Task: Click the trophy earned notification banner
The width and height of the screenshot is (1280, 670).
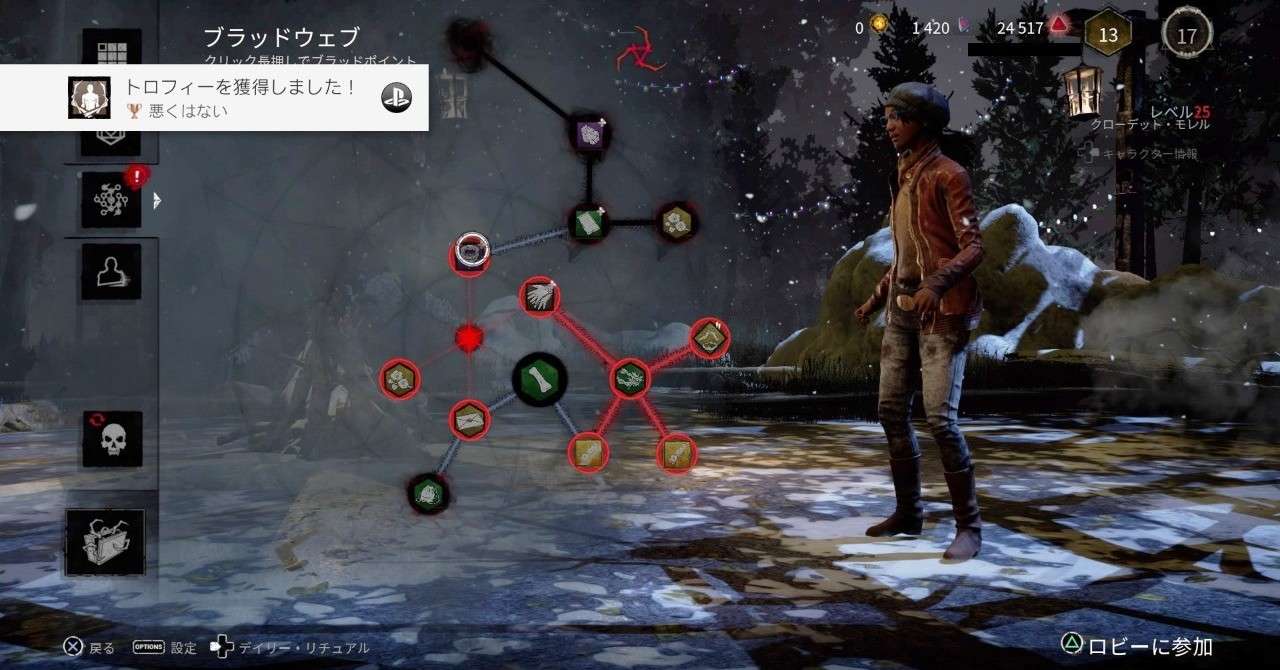Action: click(x=214, y=97)
